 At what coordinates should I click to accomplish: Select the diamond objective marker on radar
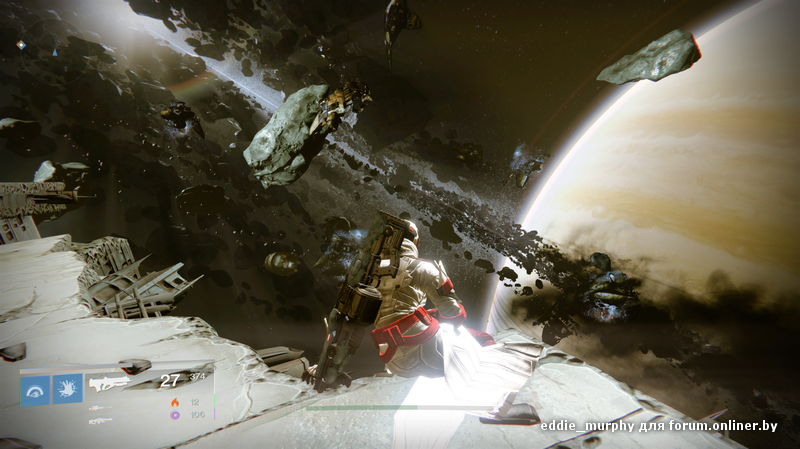tap(21, 45)
